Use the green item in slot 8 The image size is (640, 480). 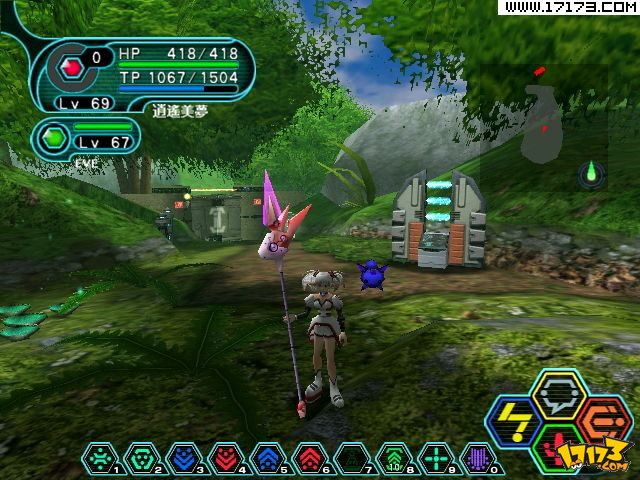(x=394, y=459)
